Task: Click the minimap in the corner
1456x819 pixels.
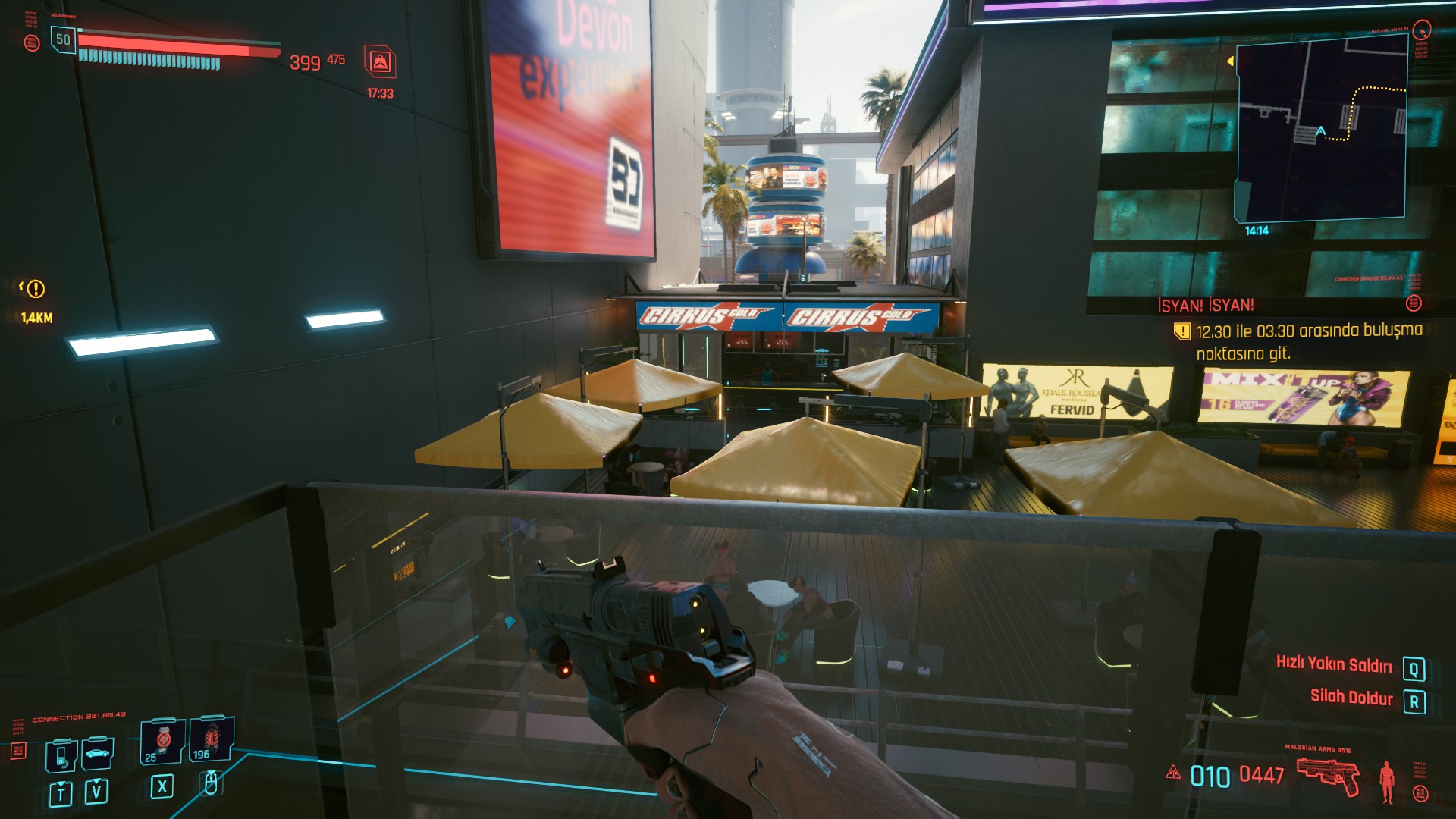Action: tap(1321, 129)
